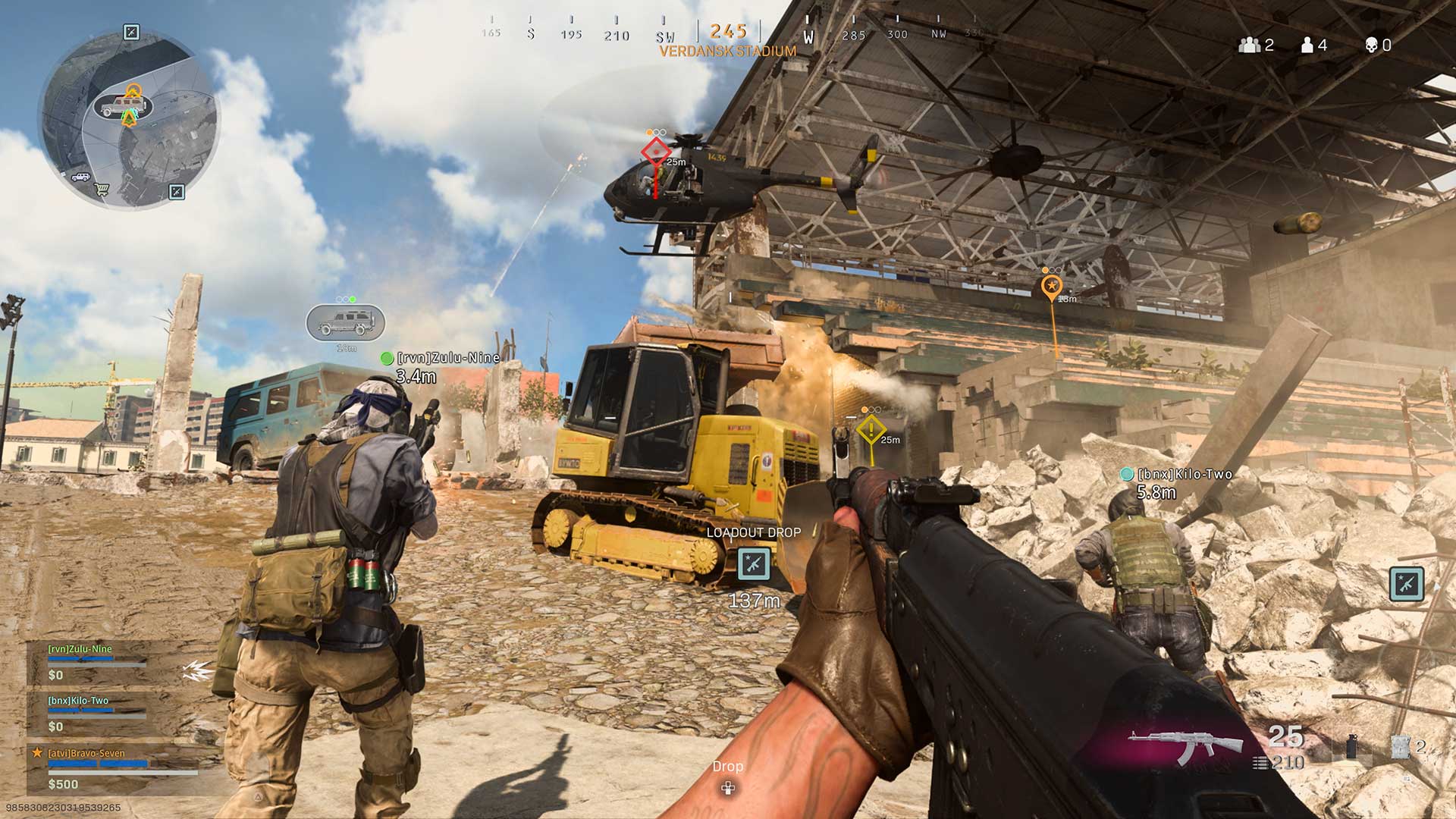Select the SUV vehicle marker bubble

click(x=346, y=323)
